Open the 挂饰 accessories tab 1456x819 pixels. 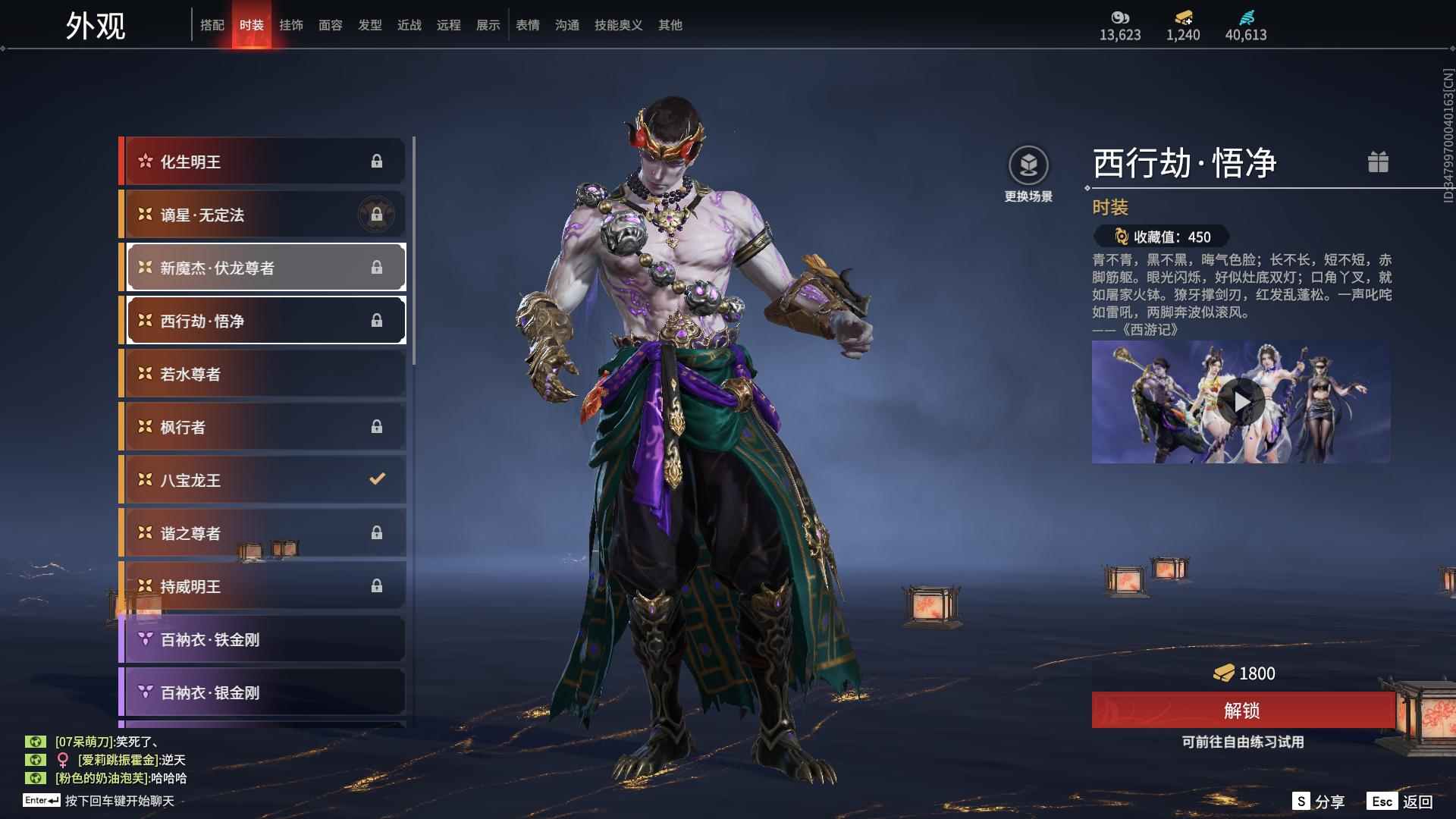click(x=291, y=25)
